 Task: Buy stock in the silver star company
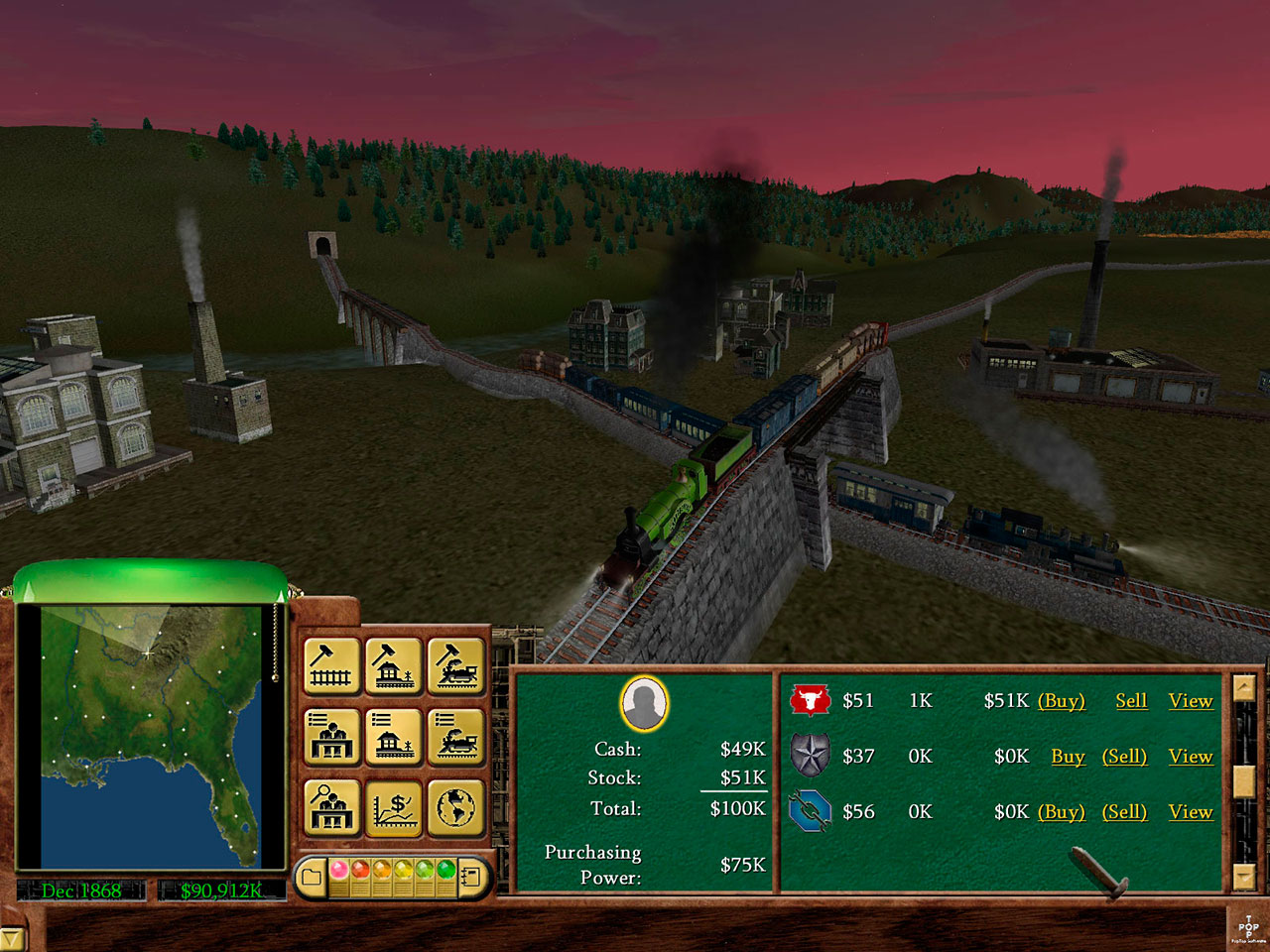pyautogui.click(x=1068, y=757)
